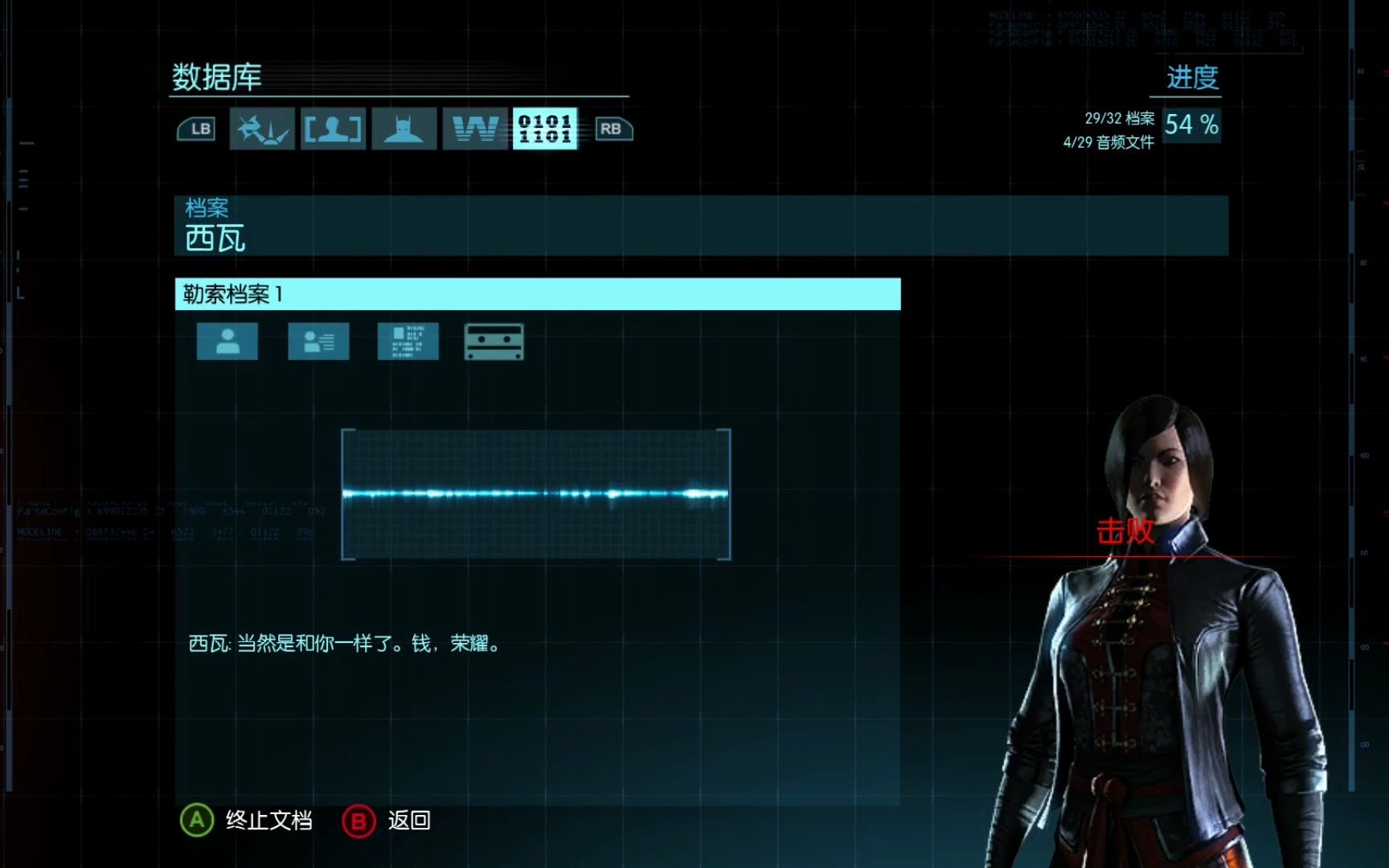Go back with the 返回 option

(x=387, y=821)
